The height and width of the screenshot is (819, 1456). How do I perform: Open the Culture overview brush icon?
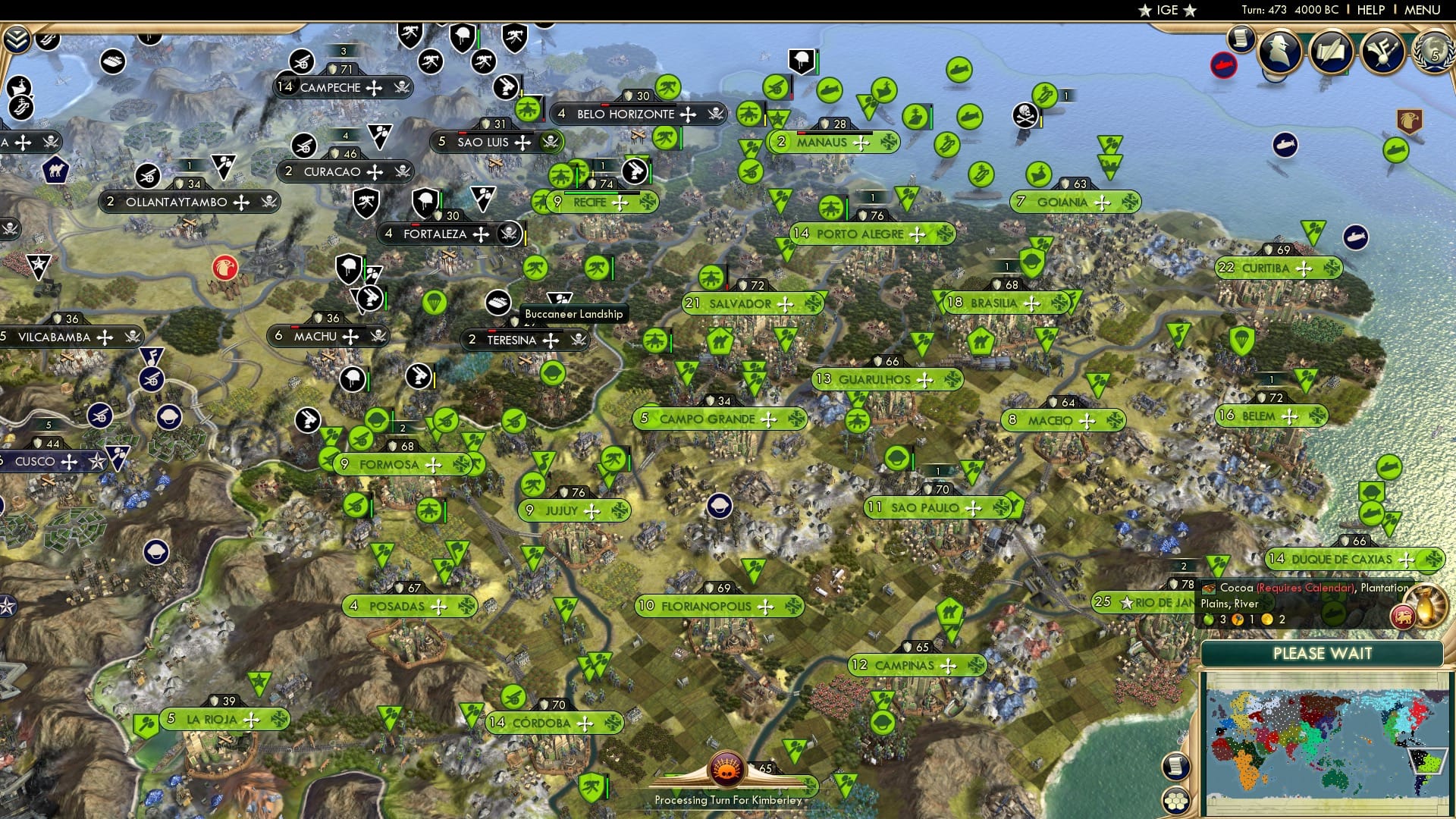tap(1382, 52)
